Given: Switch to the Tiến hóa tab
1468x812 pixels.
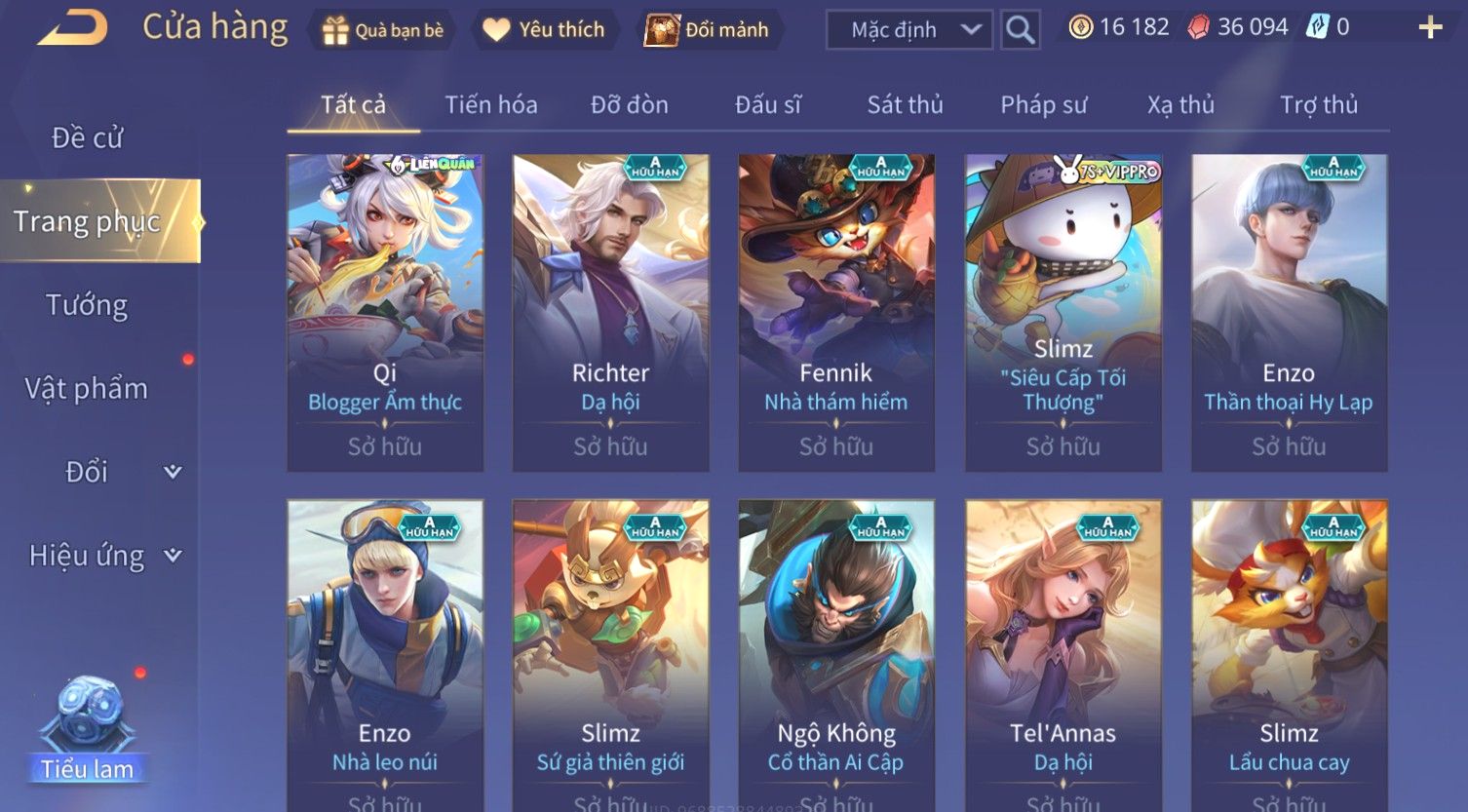Looking at the screenshot, I should 490,104.
